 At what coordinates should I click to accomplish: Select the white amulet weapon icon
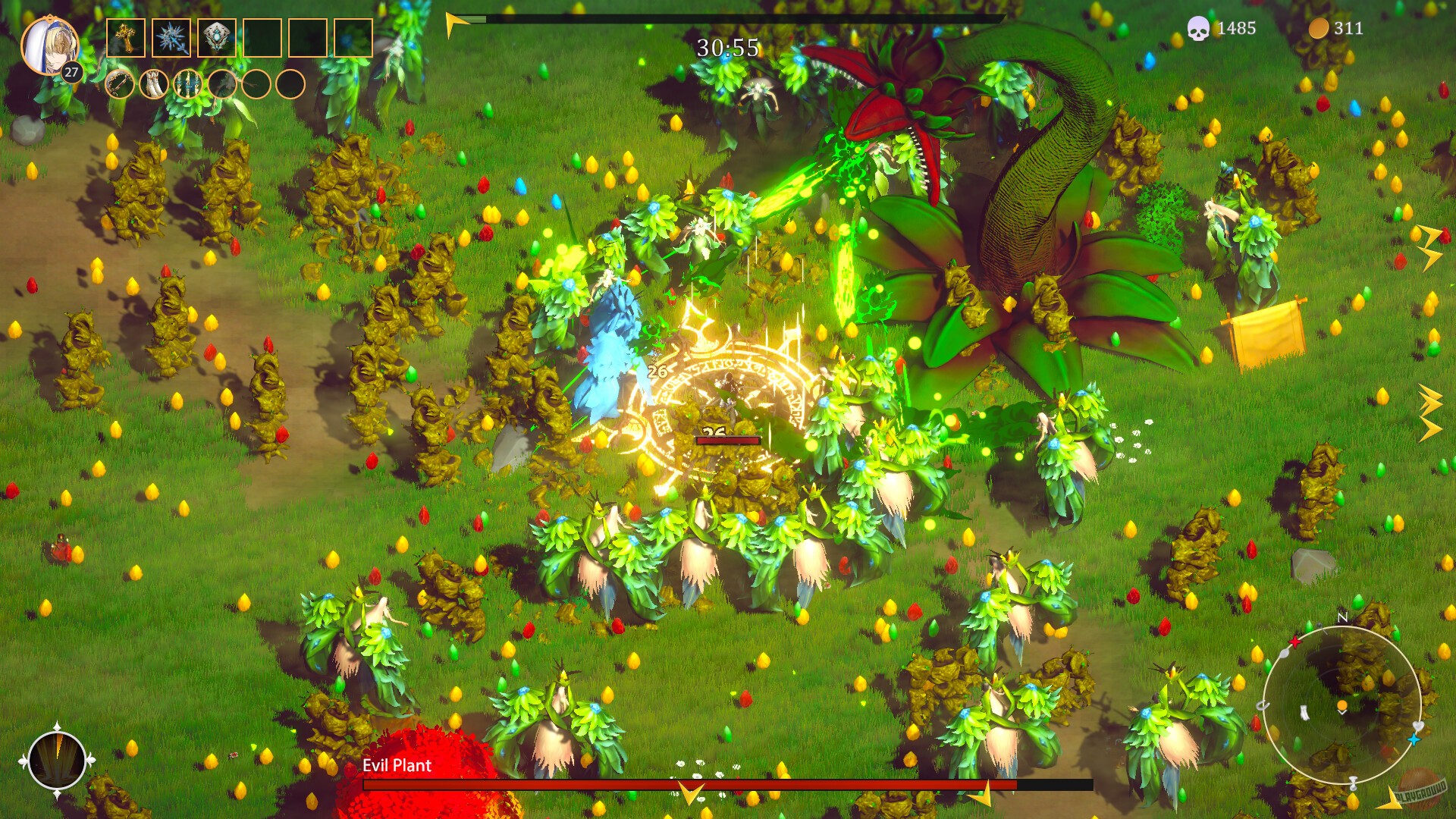tap(218, 36)
